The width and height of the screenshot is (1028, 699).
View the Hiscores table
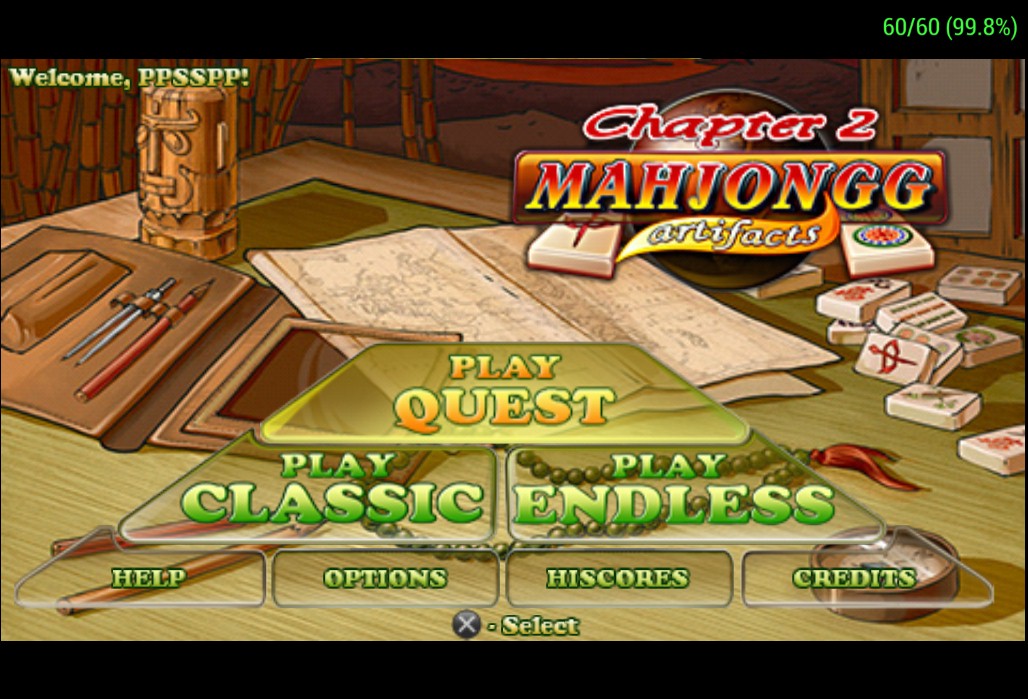pos(618,578)
